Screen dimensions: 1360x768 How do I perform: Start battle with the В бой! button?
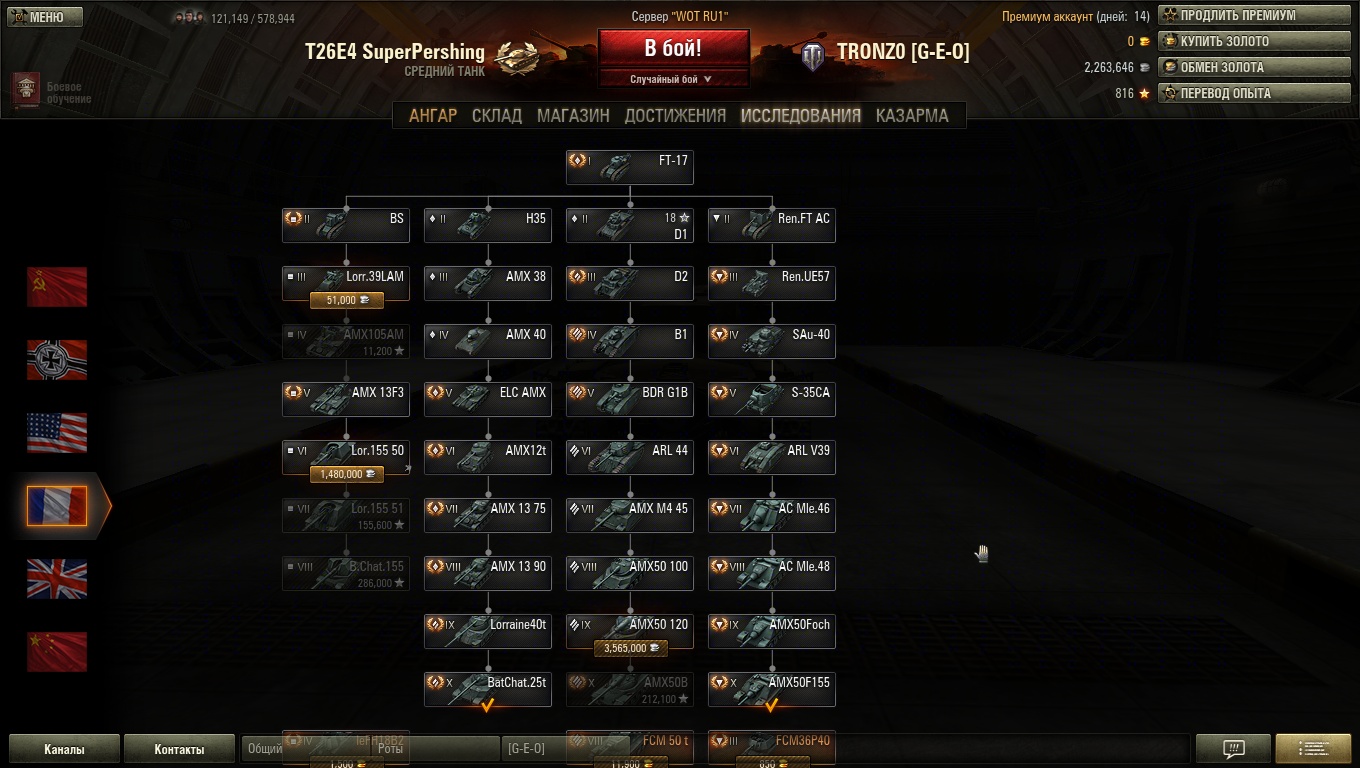[x=673, y=48]
